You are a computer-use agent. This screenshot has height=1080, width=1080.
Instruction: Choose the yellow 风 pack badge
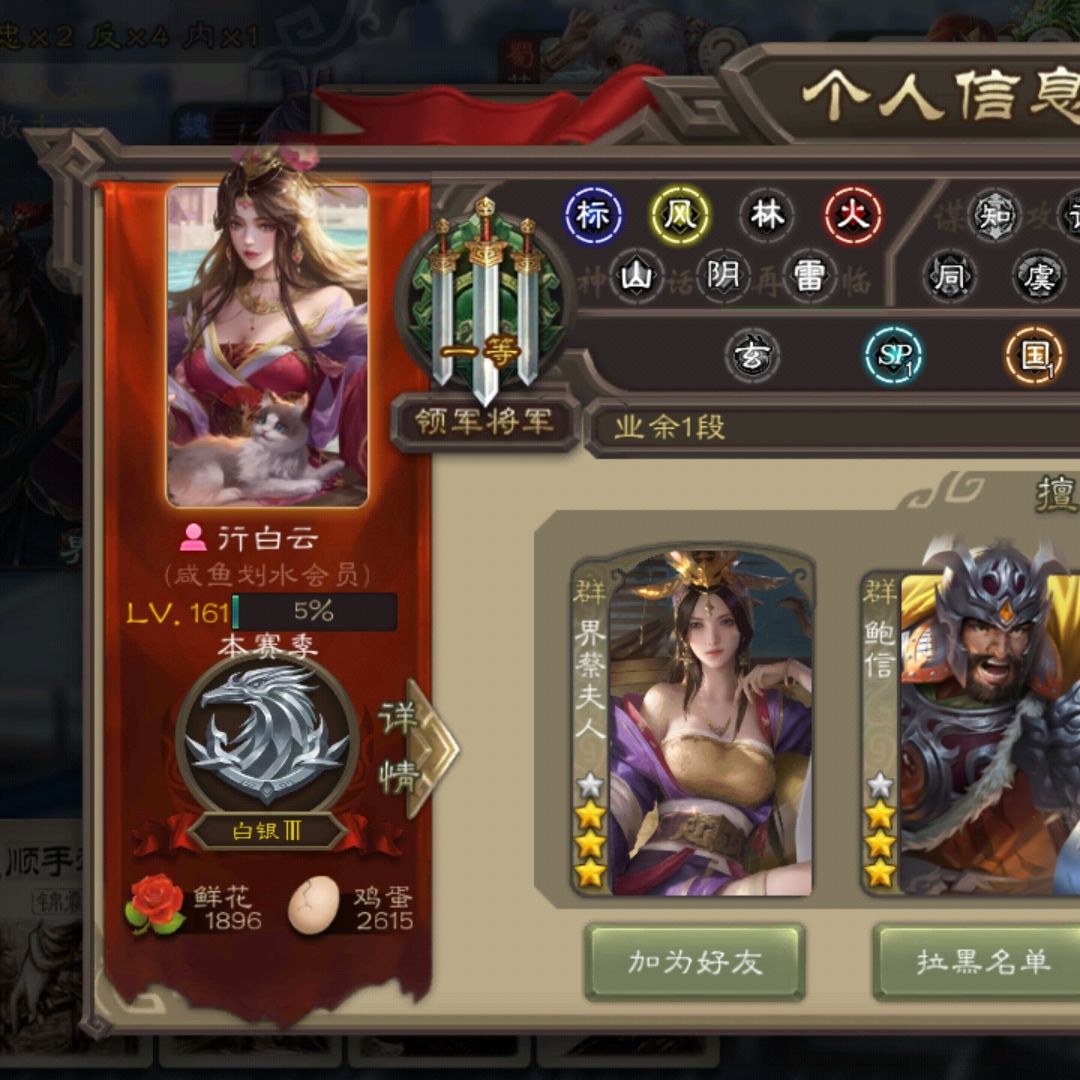680,215
